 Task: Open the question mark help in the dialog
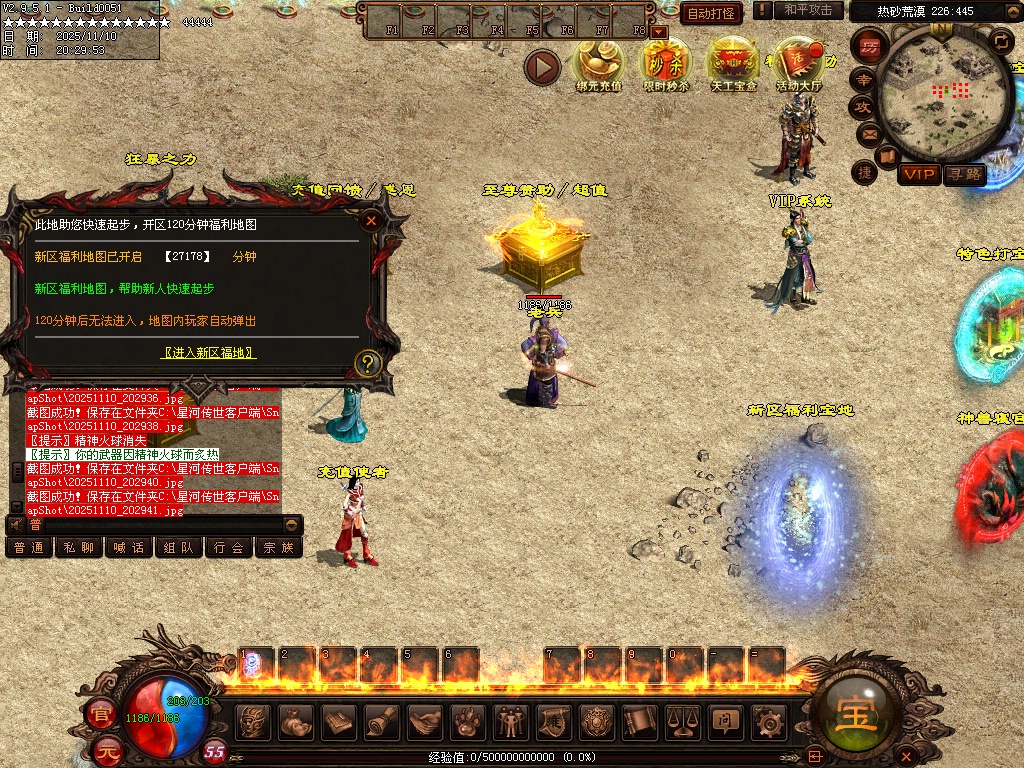tap(369, 363)
